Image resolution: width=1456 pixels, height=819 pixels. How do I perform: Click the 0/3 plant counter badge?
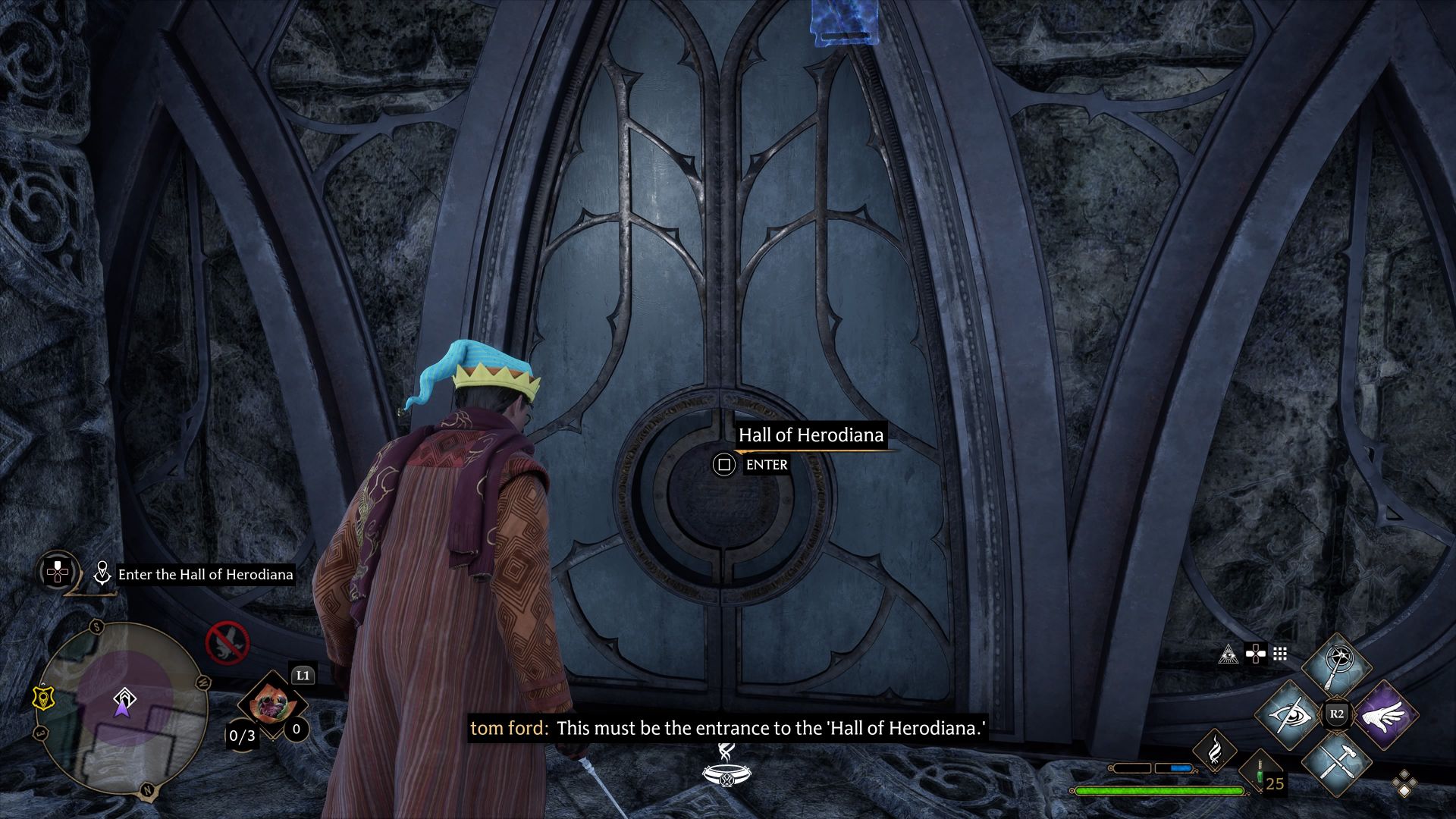coord(241,736)
